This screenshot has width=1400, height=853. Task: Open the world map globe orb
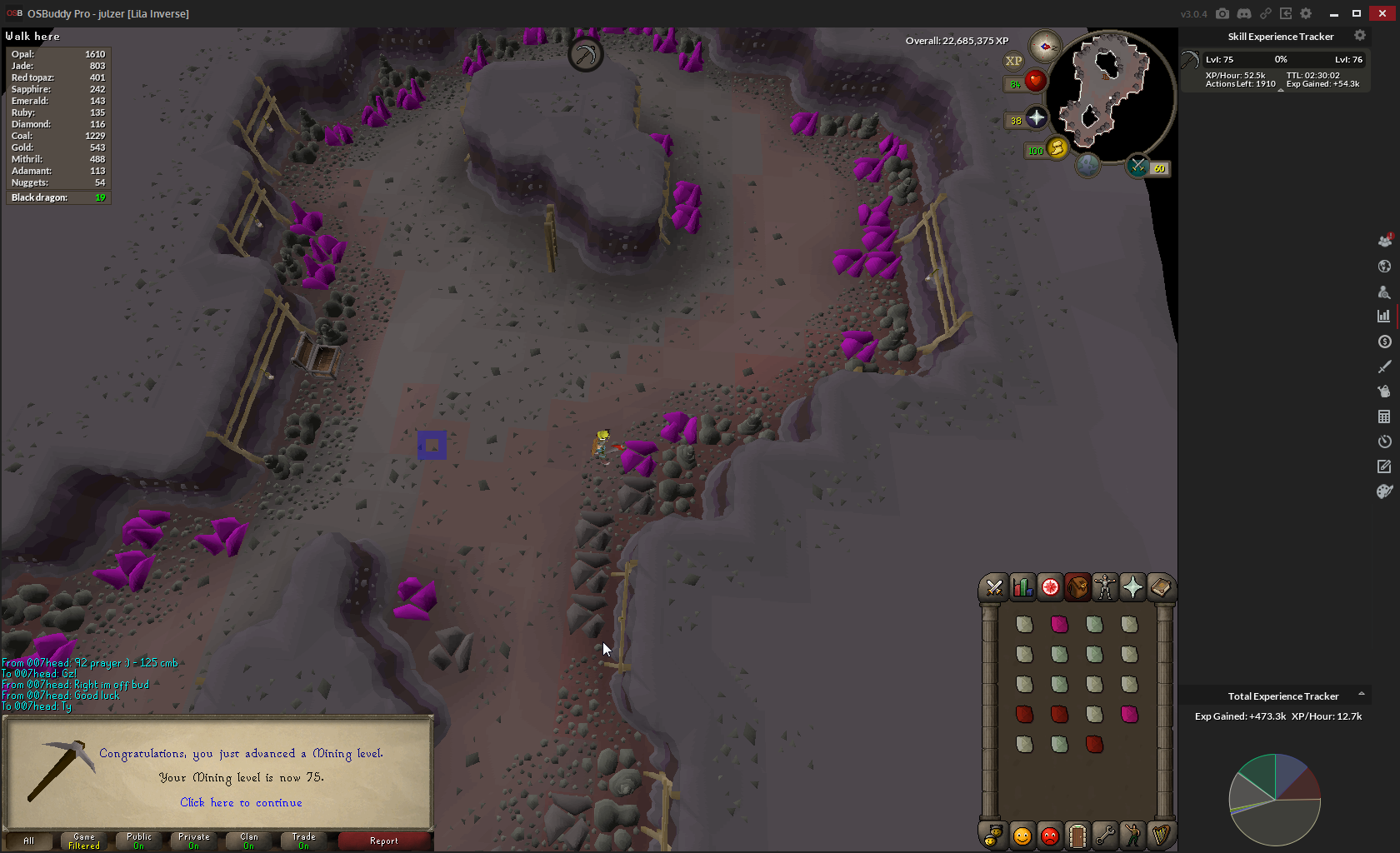coord(1087,165)
